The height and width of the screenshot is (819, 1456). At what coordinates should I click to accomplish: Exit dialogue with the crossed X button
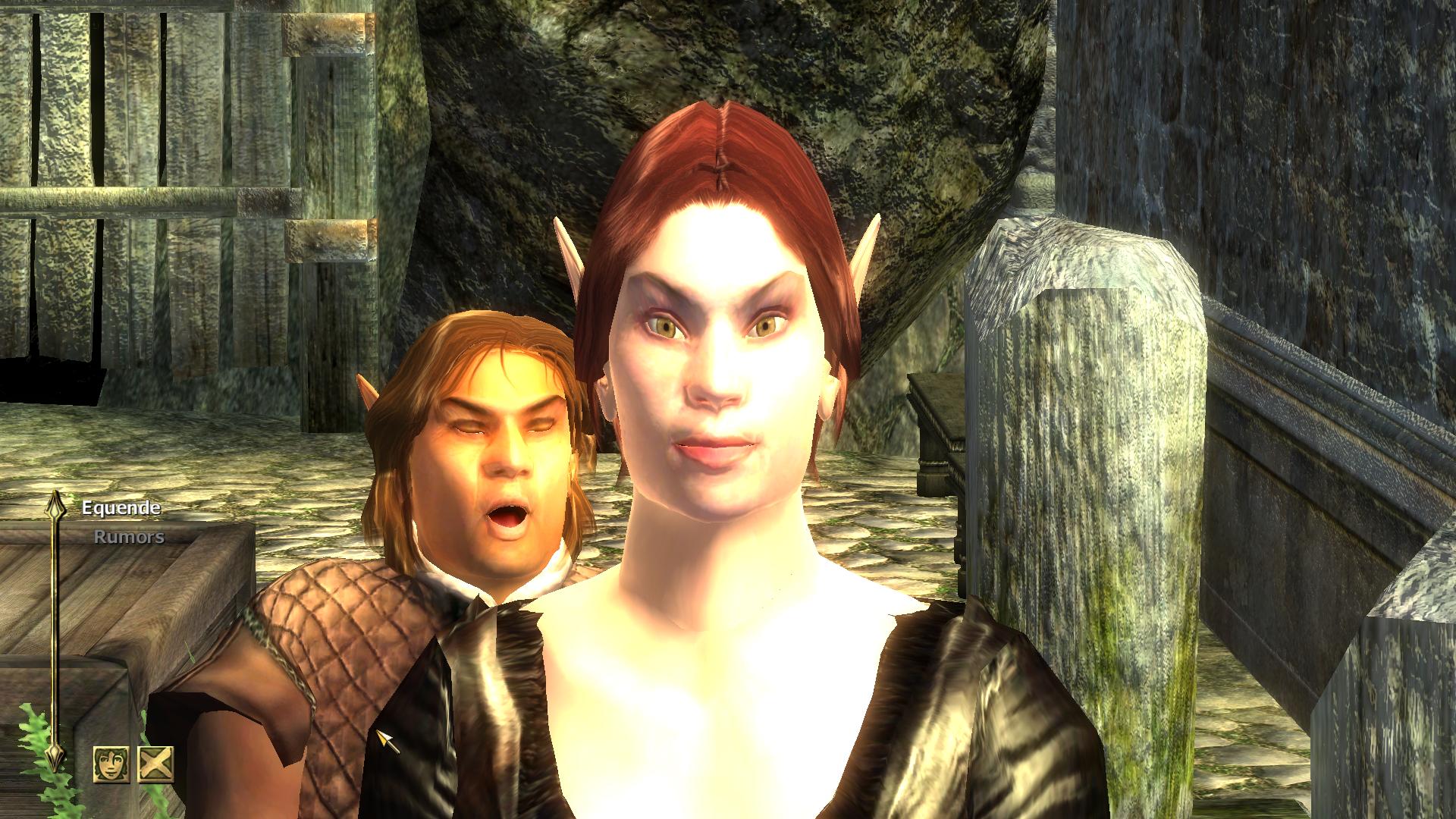click(x=155, y=764)
